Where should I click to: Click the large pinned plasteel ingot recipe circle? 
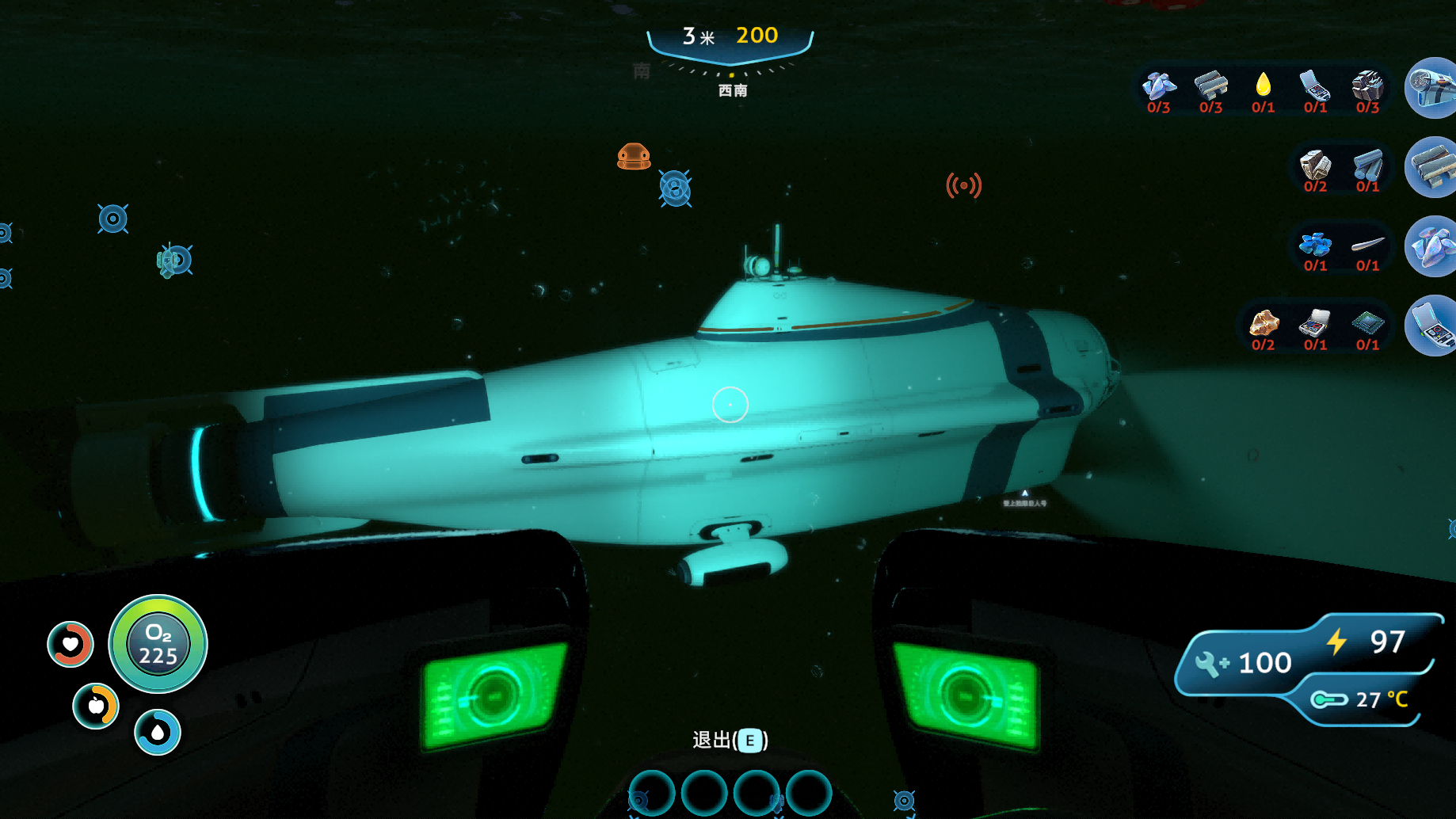(1432, 167)
